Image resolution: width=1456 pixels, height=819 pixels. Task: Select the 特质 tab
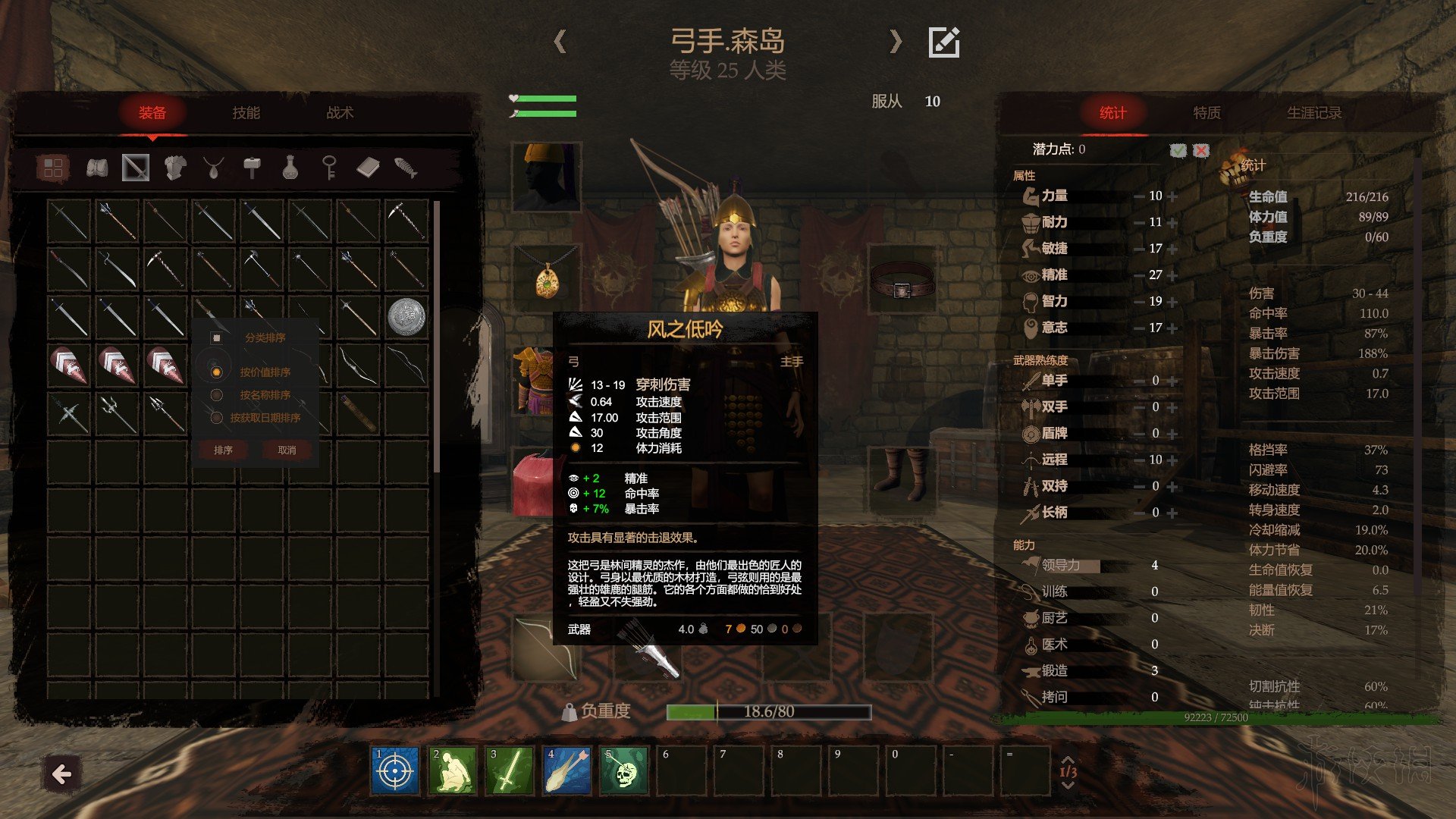[1207, 113]
